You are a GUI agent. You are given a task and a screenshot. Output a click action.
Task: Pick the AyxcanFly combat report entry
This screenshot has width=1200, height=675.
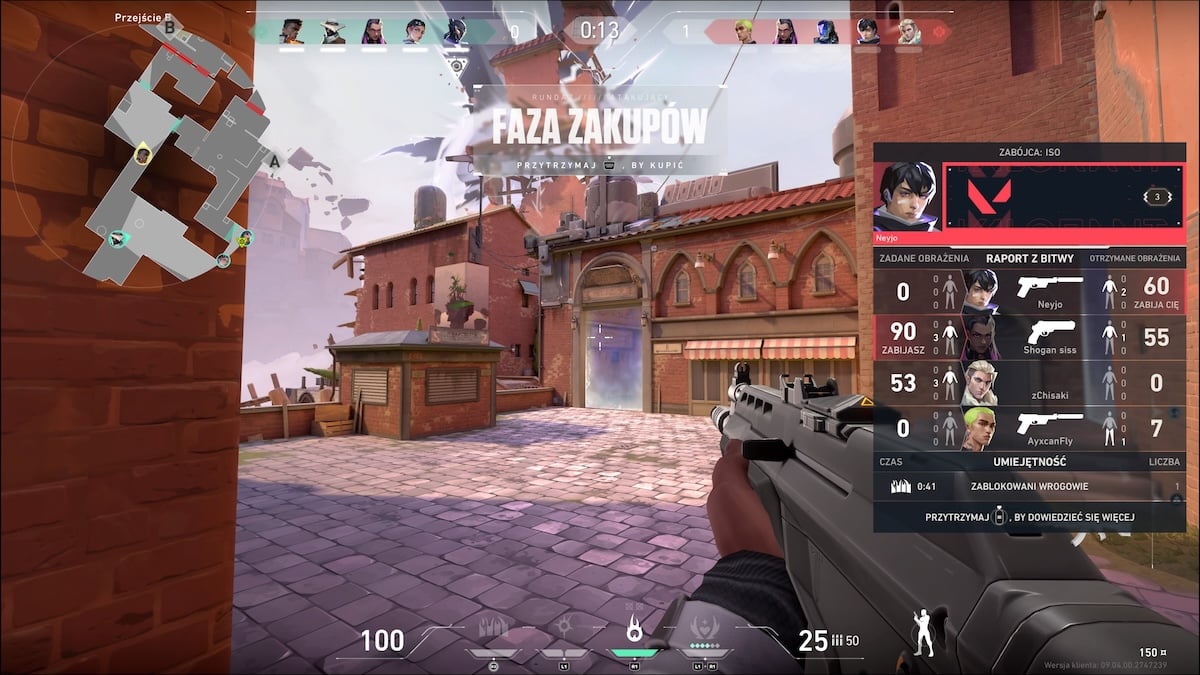[x=1028, y=428]
